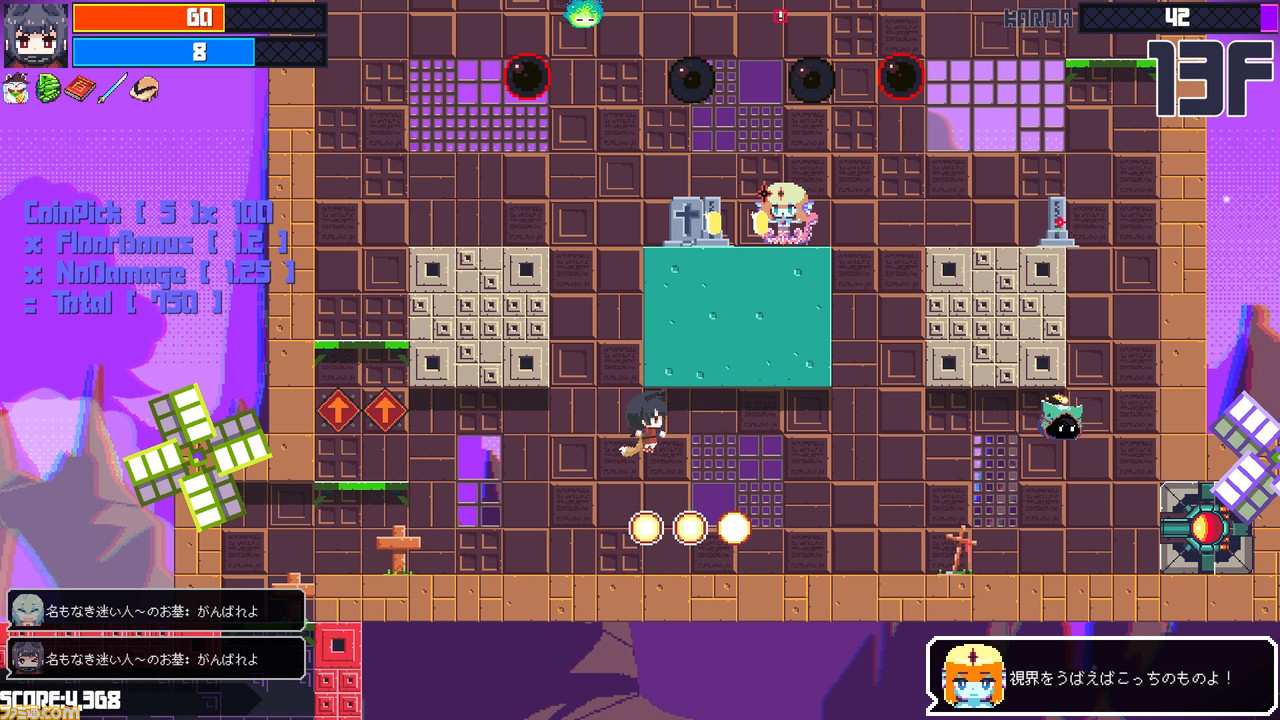The height and width of the screenshot is (720, 1280).
Task: Select the red book item icon
Action: pyautogui.click(x=80, y=89)
